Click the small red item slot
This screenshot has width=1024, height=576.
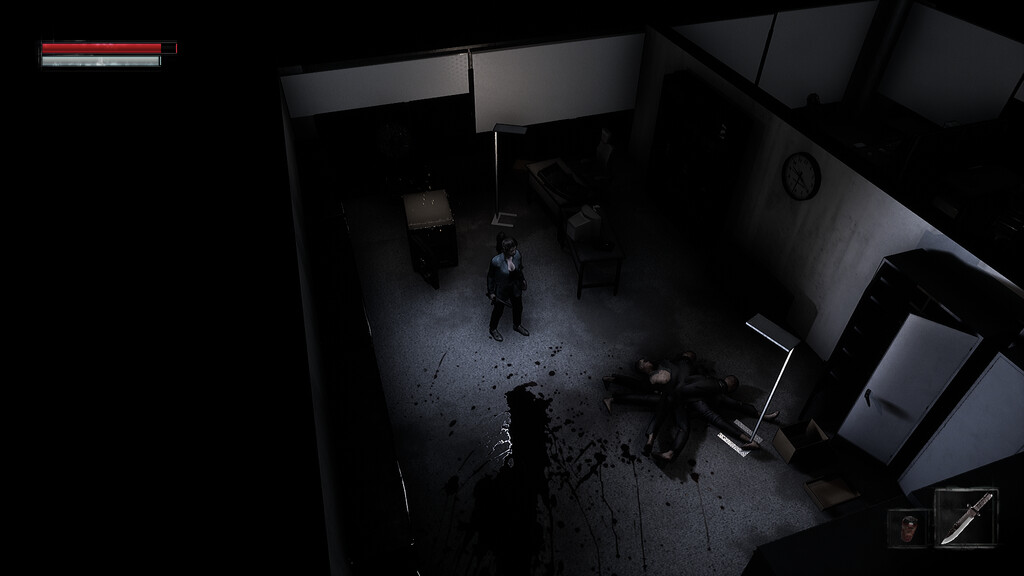tap(908, 527)
